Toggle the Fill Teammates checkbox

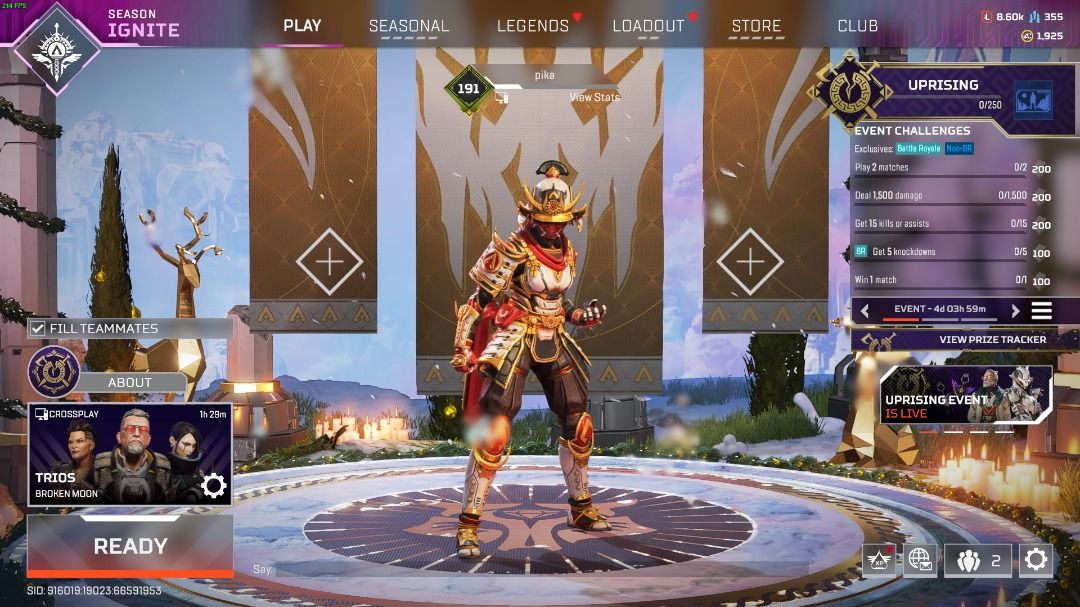click(x=38, y=328)
